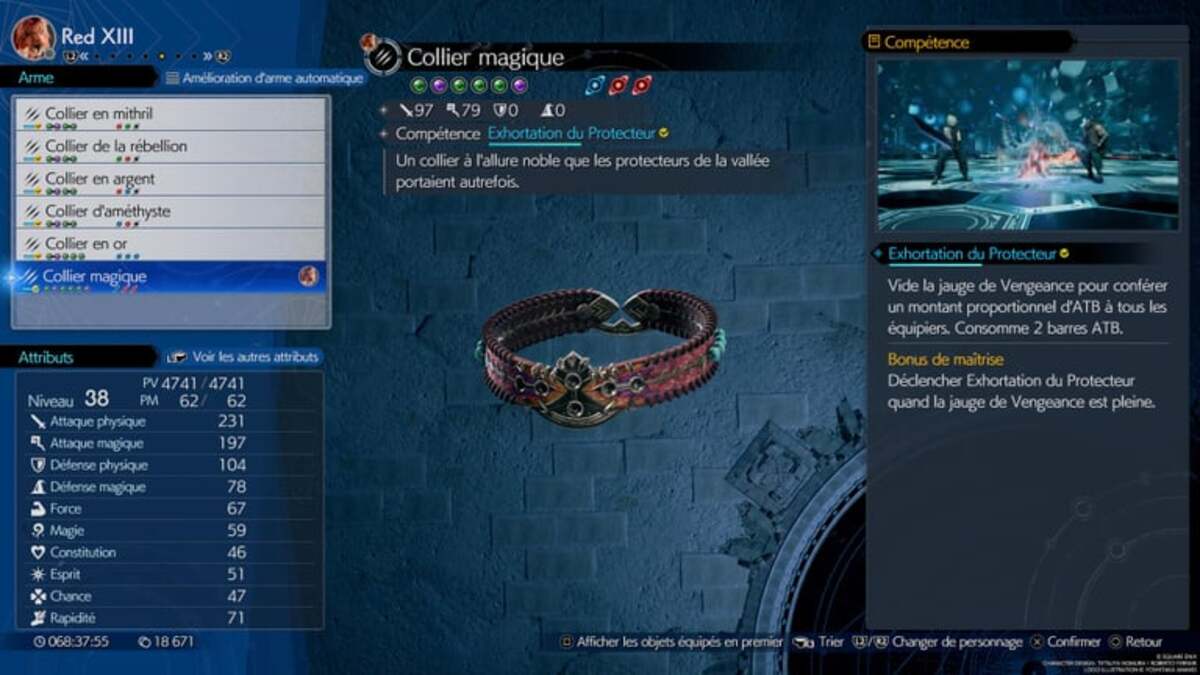Viewport: 1200px width, 675px height.
Task: Toggle Amélioration d'arme automatique
Action: 264,78
